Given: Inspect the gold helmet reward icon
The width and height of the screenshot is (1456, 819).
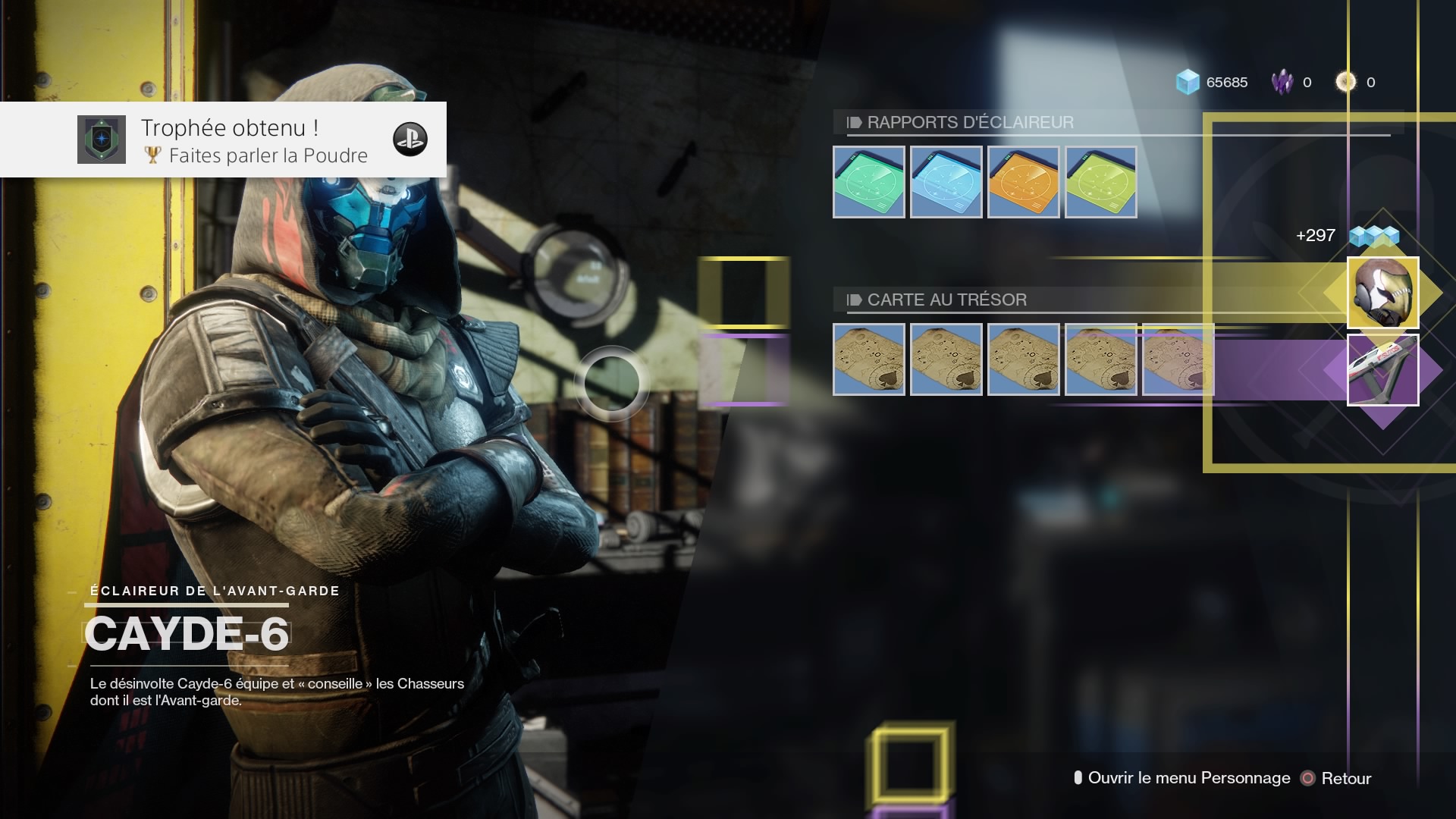Looking at the screenshot, I should pyautogui.click(x=1382, y=293).
